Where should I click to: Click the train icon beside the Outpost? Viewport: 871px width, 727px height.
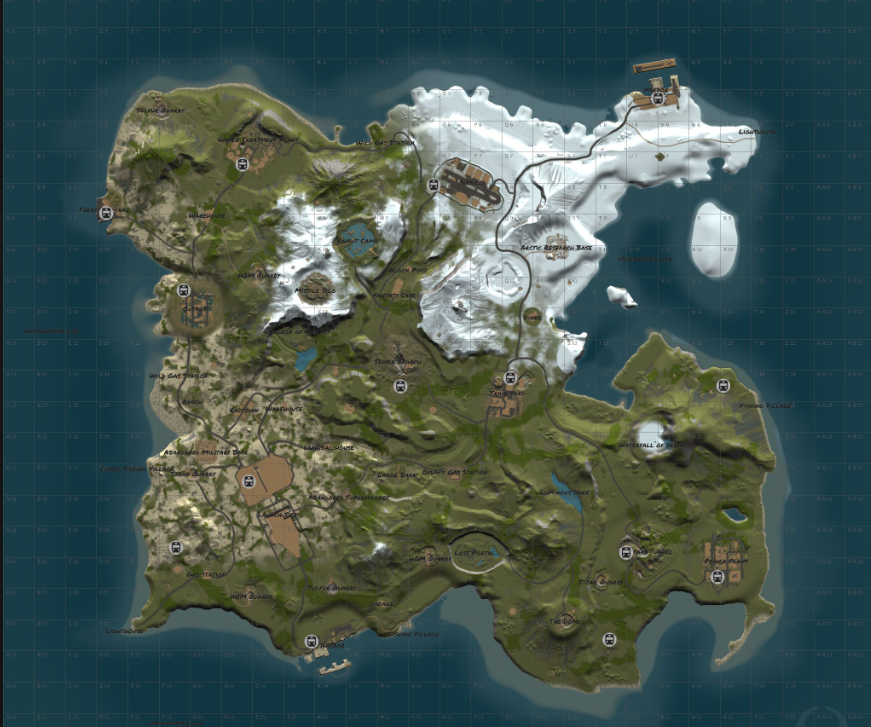[184, 290]
